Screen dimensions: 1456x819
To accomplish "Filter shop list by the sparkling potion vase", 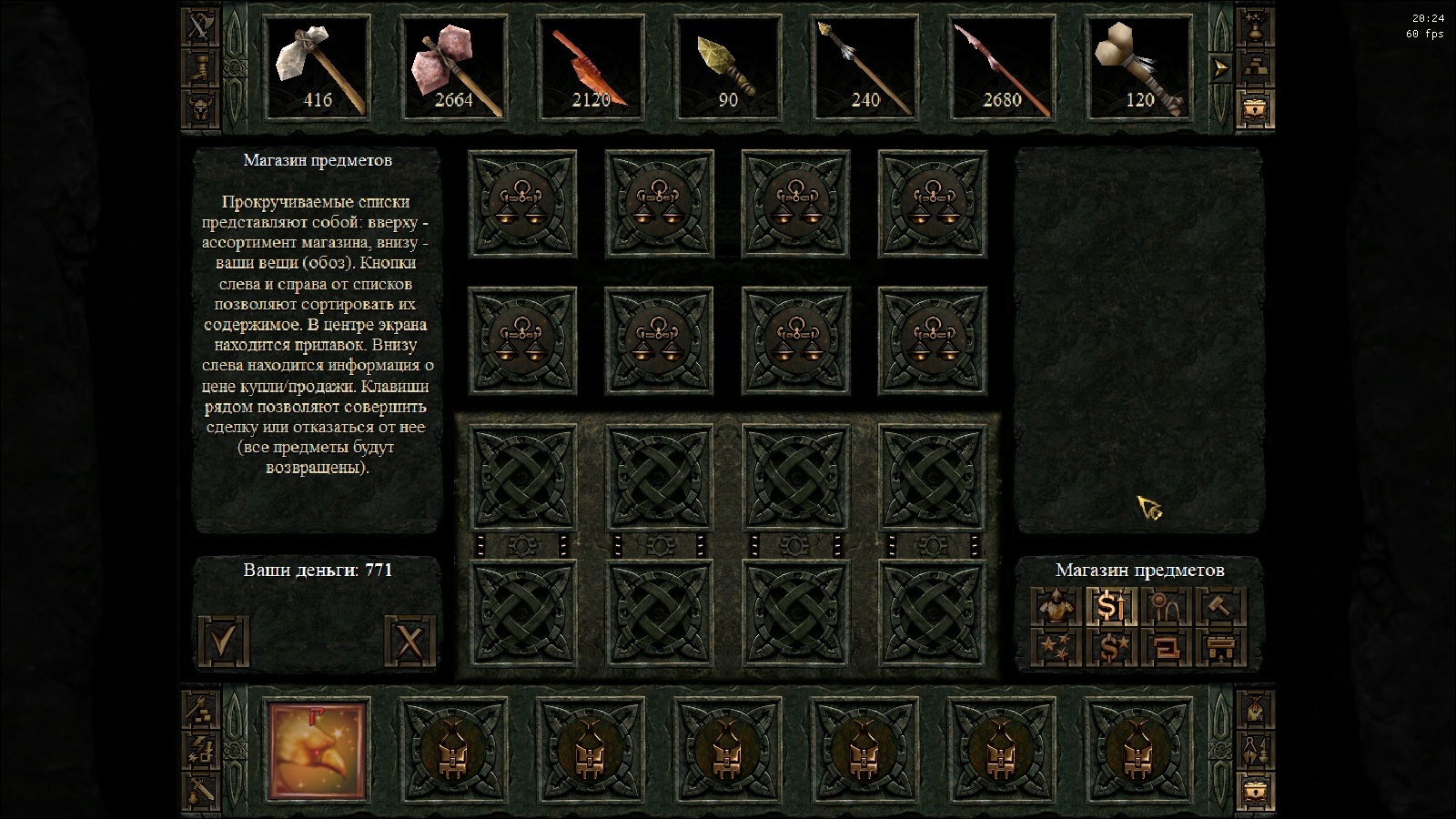I will tap(1255, 27).
